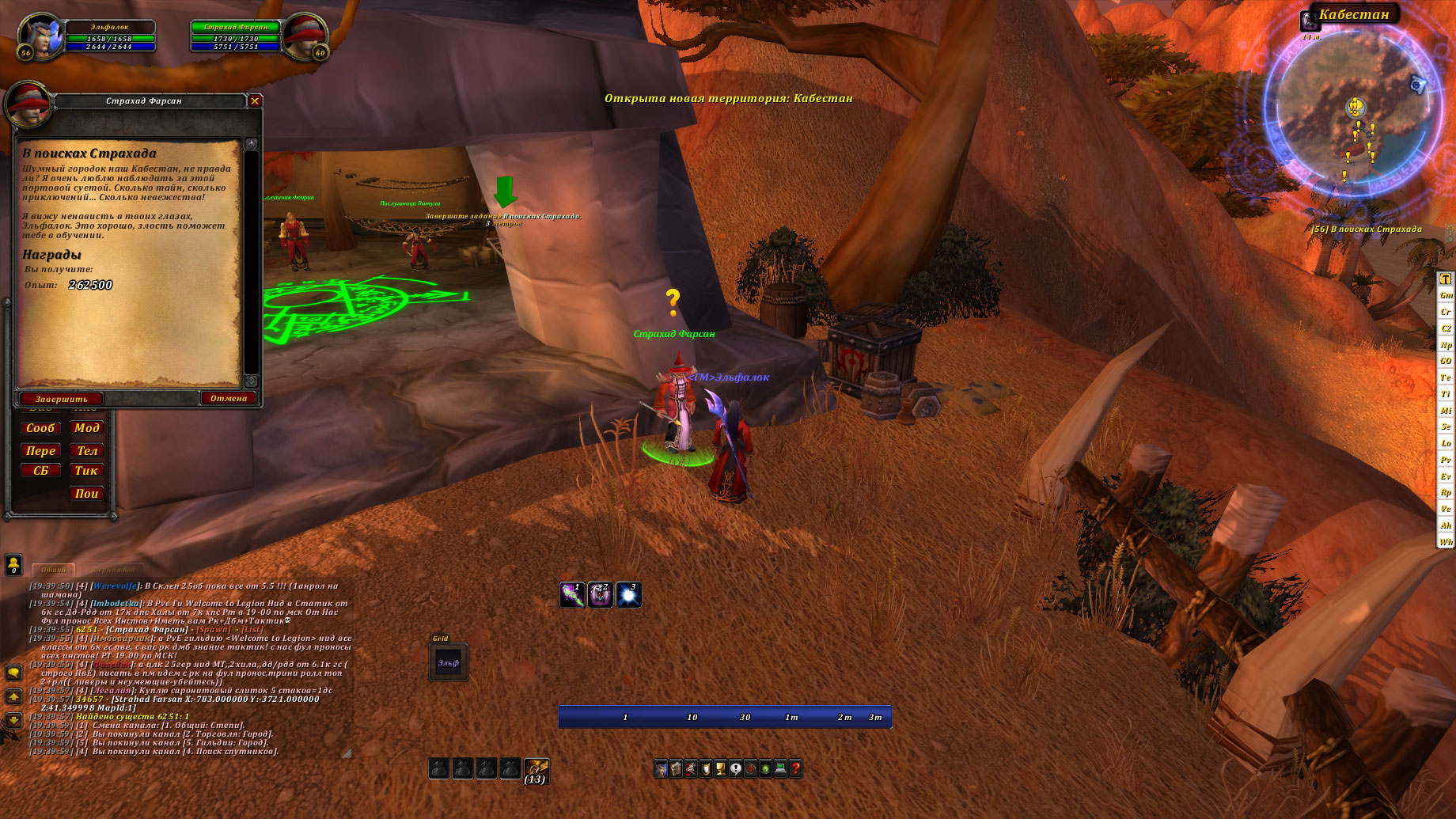Screen dimensions: 1456x819
Task: Select the tracked quest В поисках Страхада
Action: point(1367,229)
